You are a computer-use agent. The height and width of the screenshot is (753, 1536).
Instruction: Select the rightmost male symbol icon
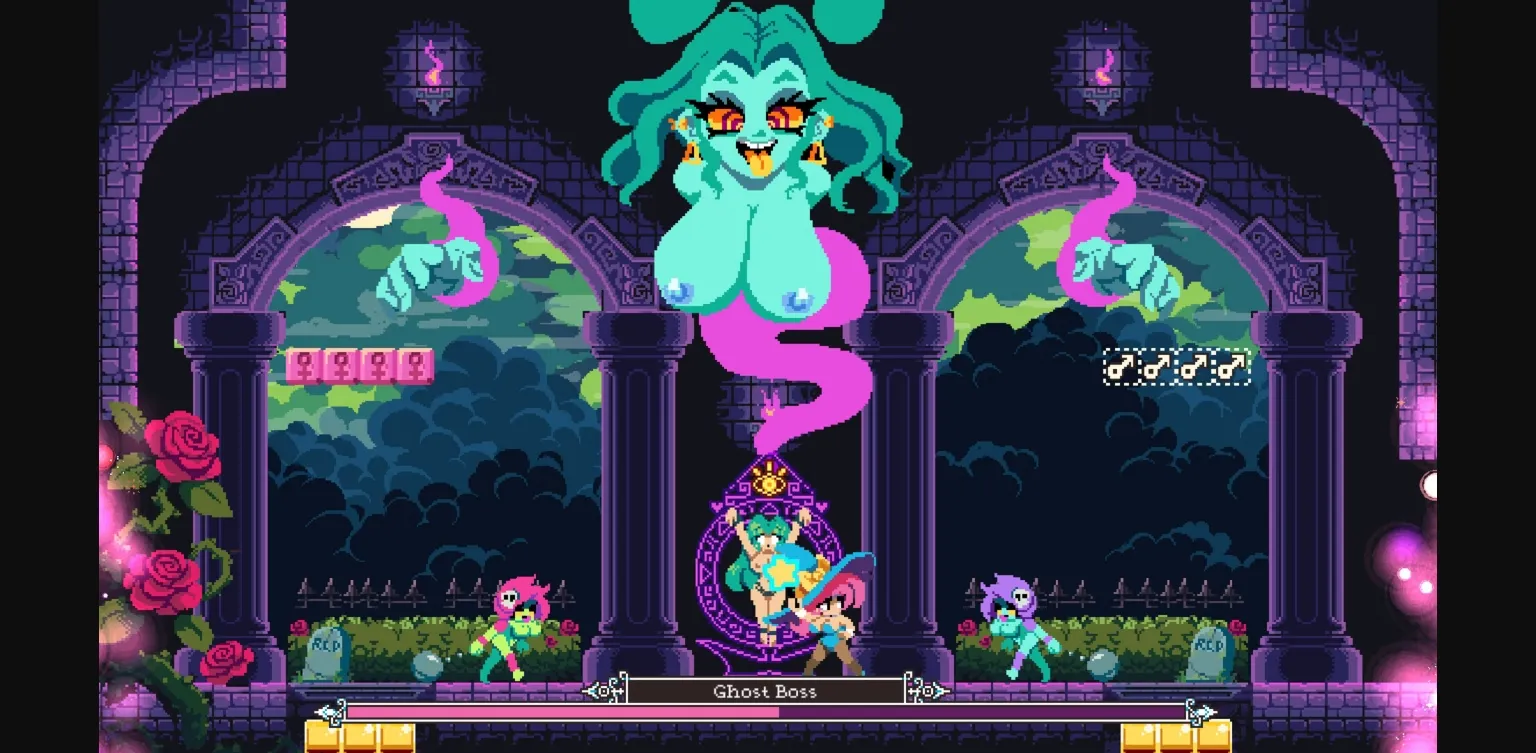pos(1233,366)
